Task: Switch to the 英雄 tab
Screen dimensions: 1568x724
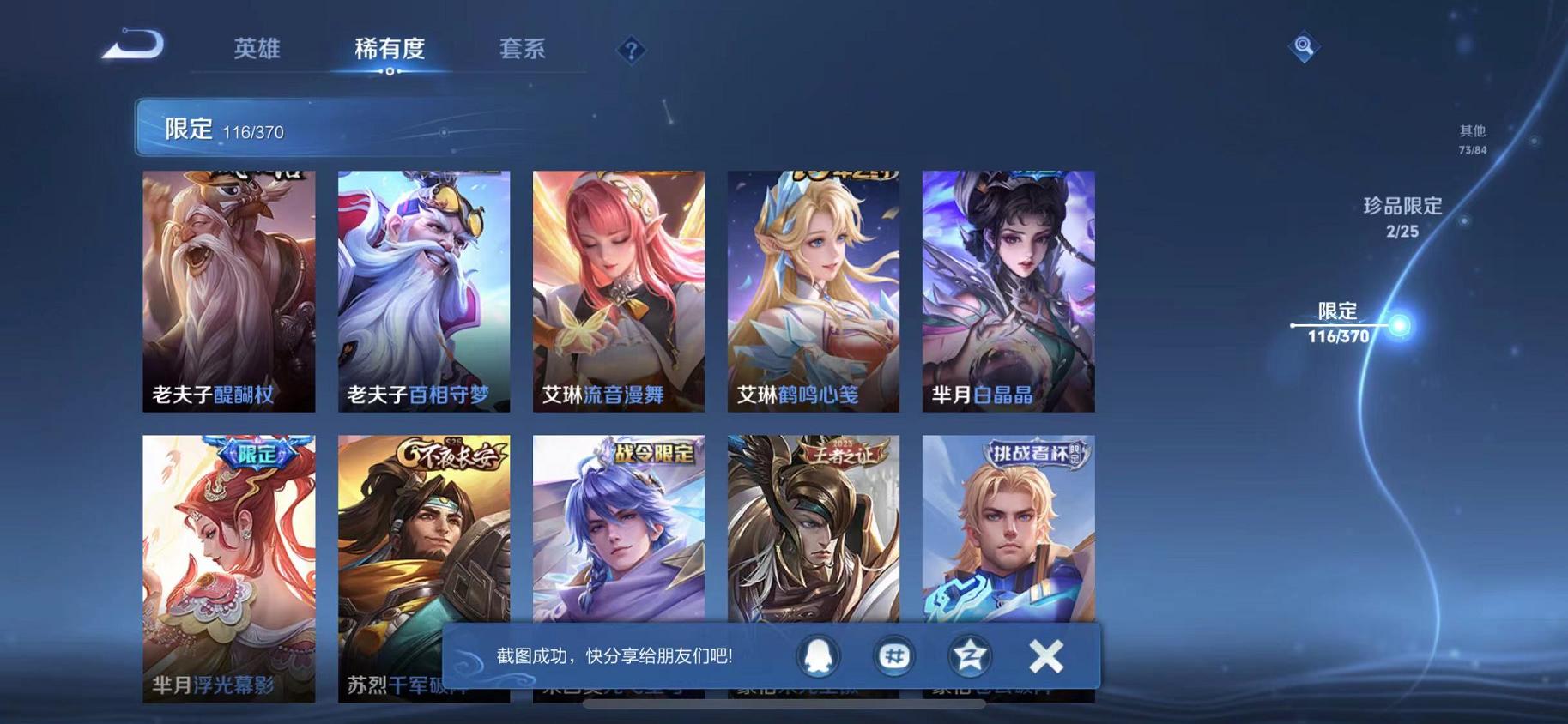Action: [x=257, y=49]
